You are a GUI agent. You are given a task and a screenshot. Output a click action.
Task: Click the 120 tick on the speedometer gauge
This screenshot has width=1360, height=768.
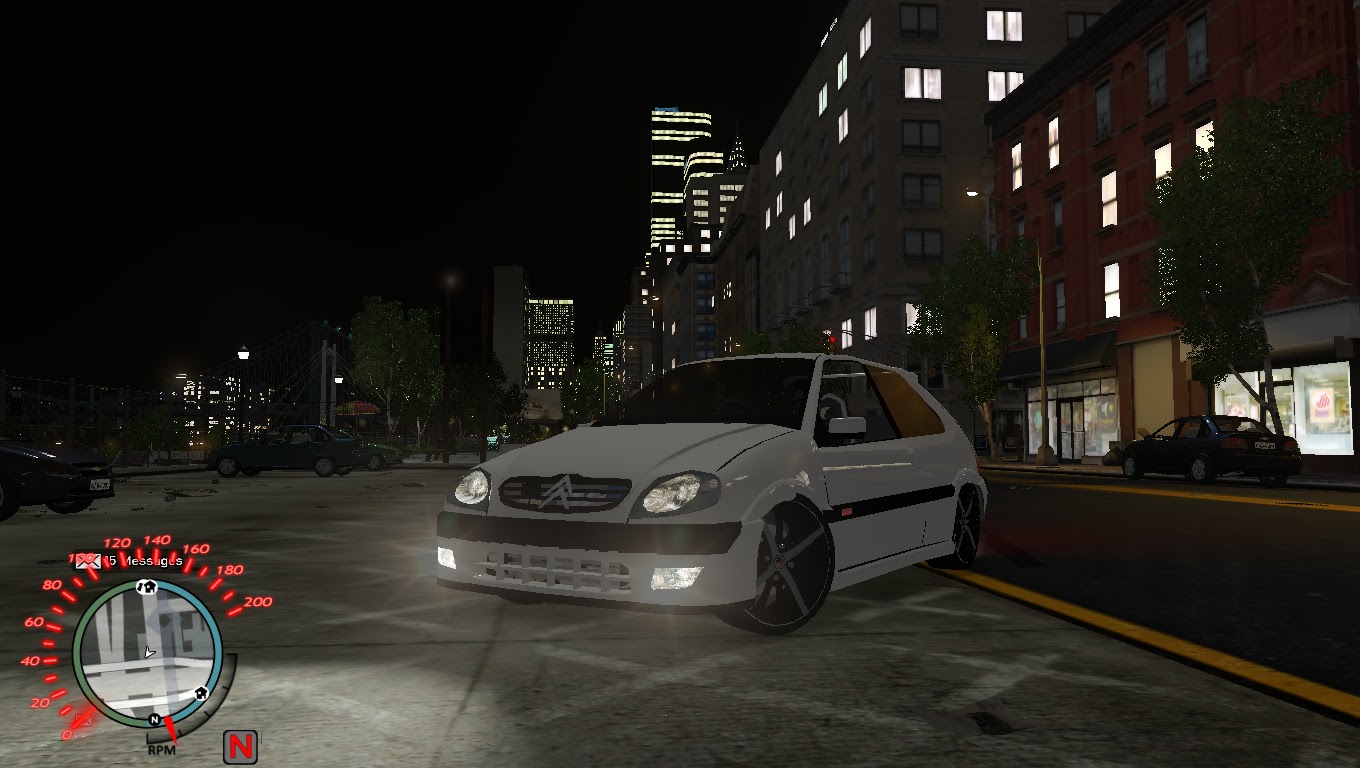pos(117,543)
